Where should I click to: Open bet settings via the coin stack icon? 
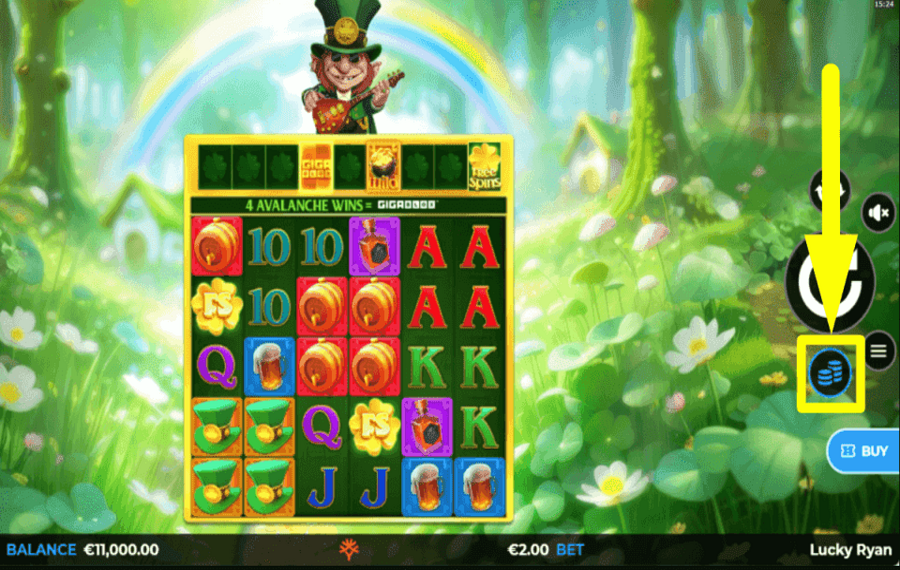[829, 374]
